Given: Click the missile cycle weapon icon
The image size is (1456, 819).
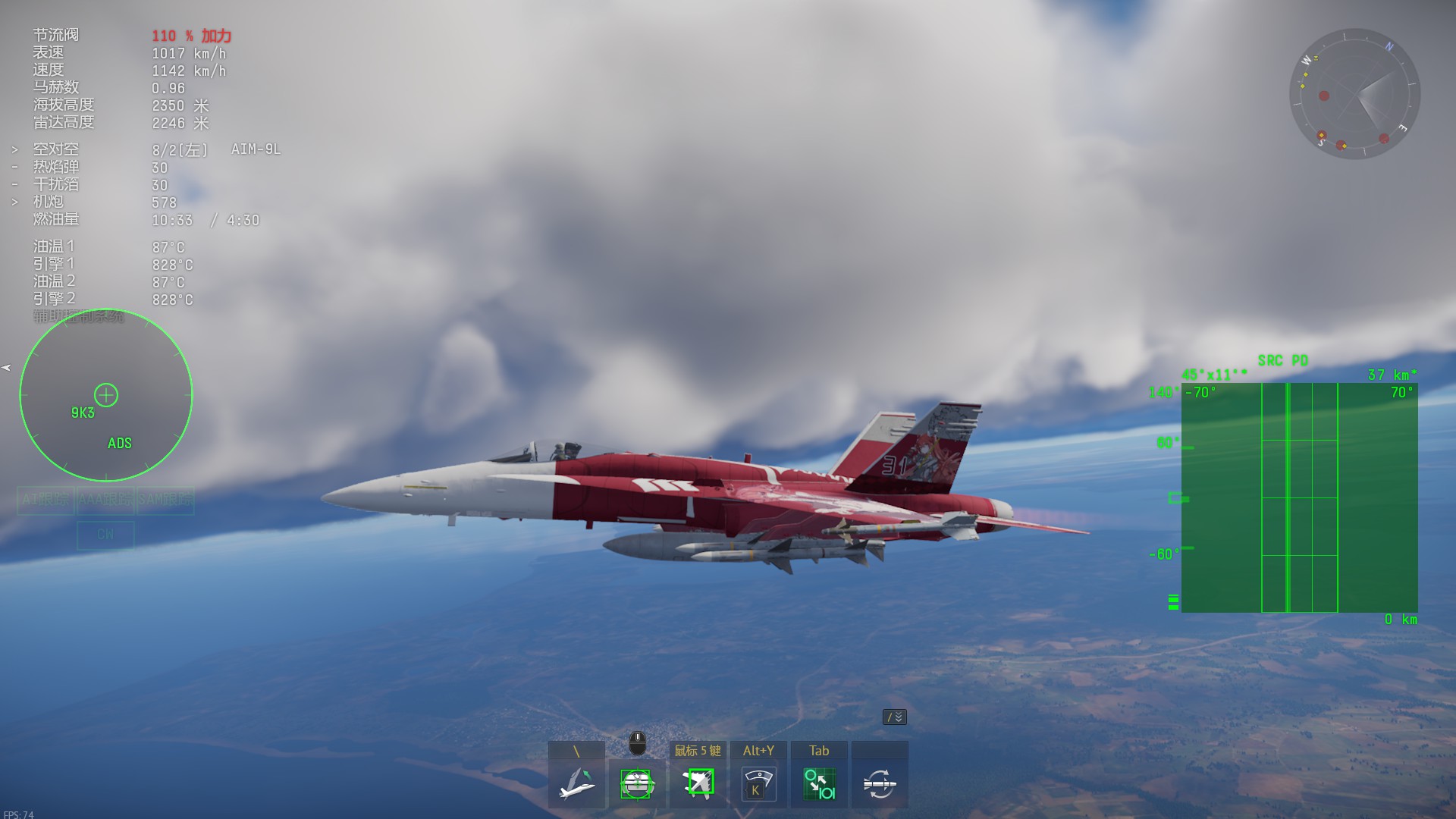Looking at the screenshot, I should [880, 783].
